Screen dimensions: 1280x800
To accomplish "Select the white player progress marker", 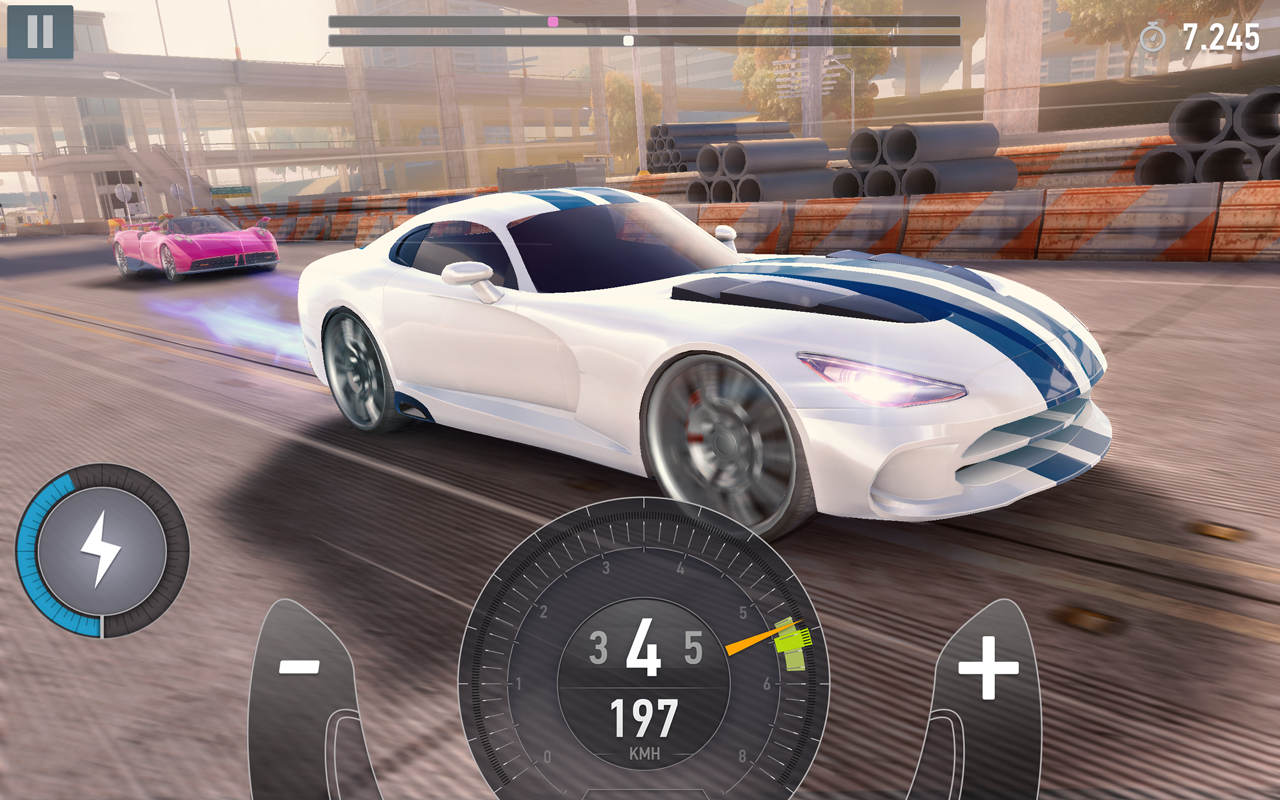I will point(627,41).
